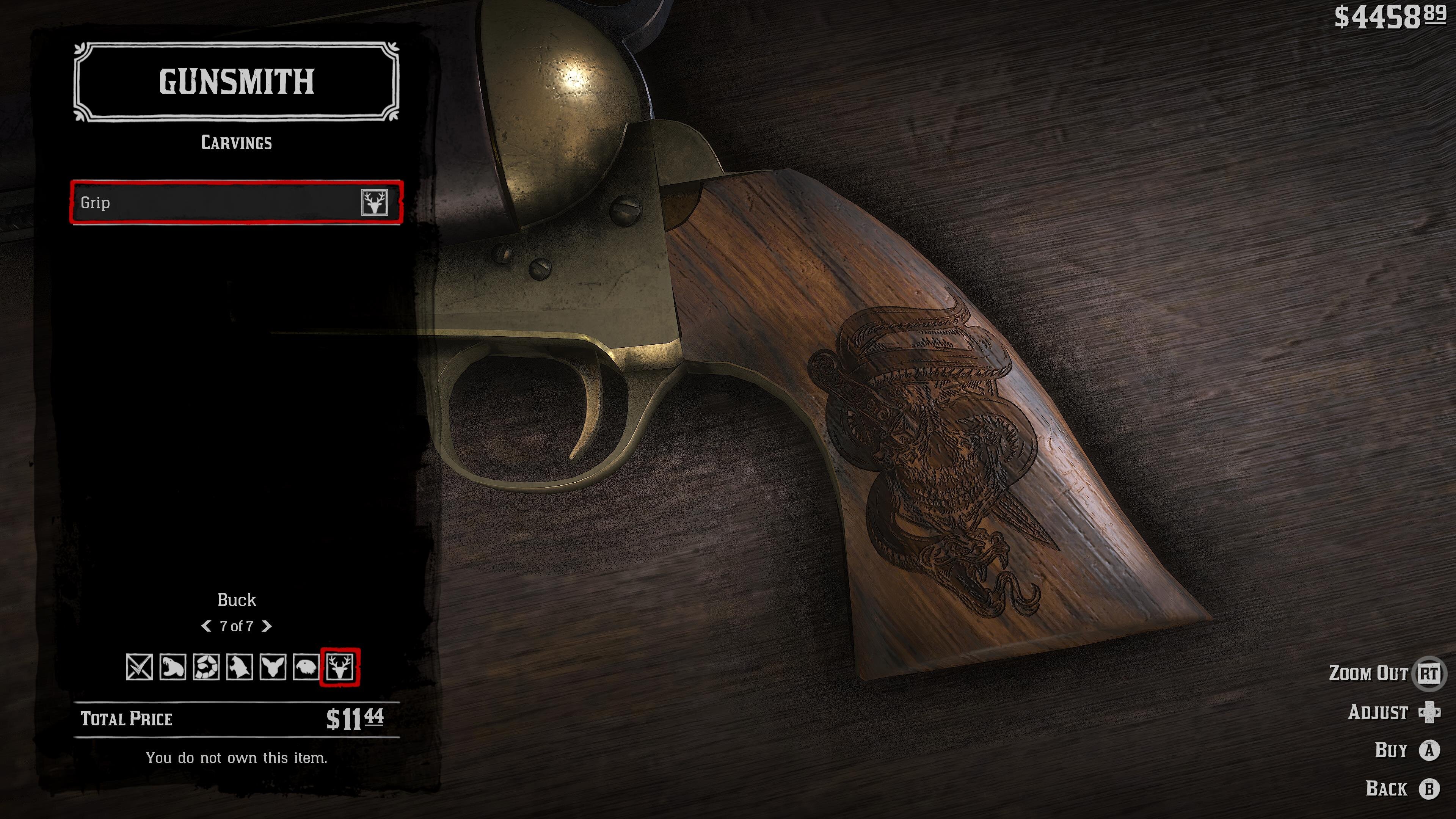
Task: Buy the selected carving
Action: 1429,750
